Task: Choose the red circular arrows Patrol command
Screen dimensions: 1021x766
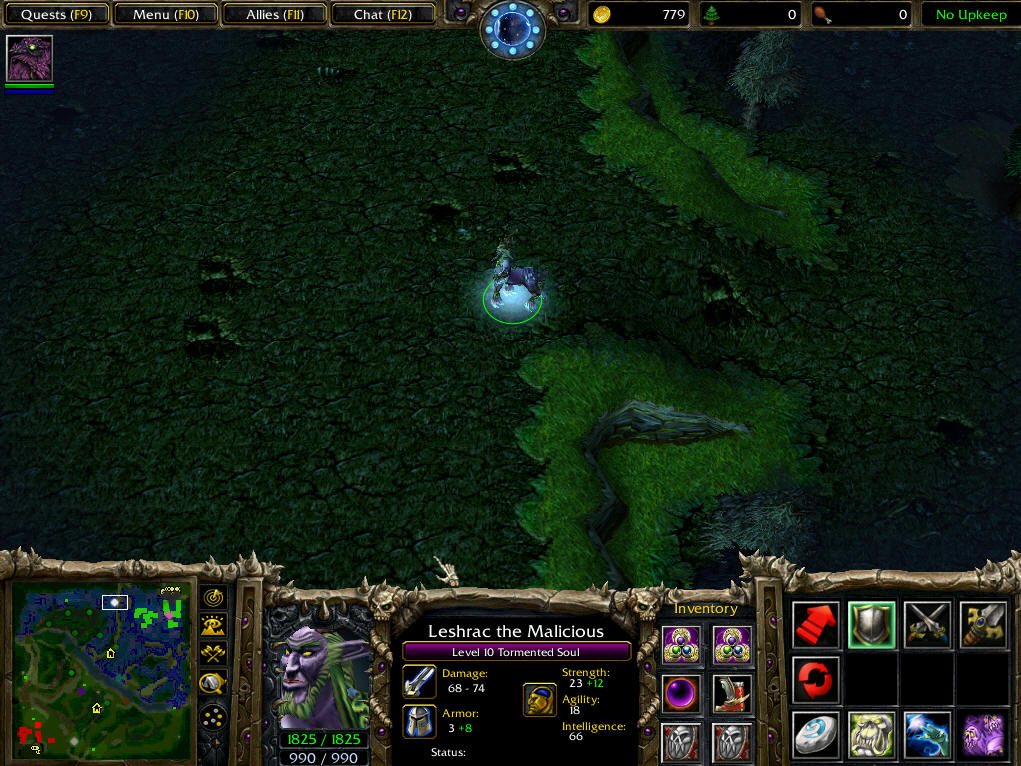Action: (x=815, y=680)
